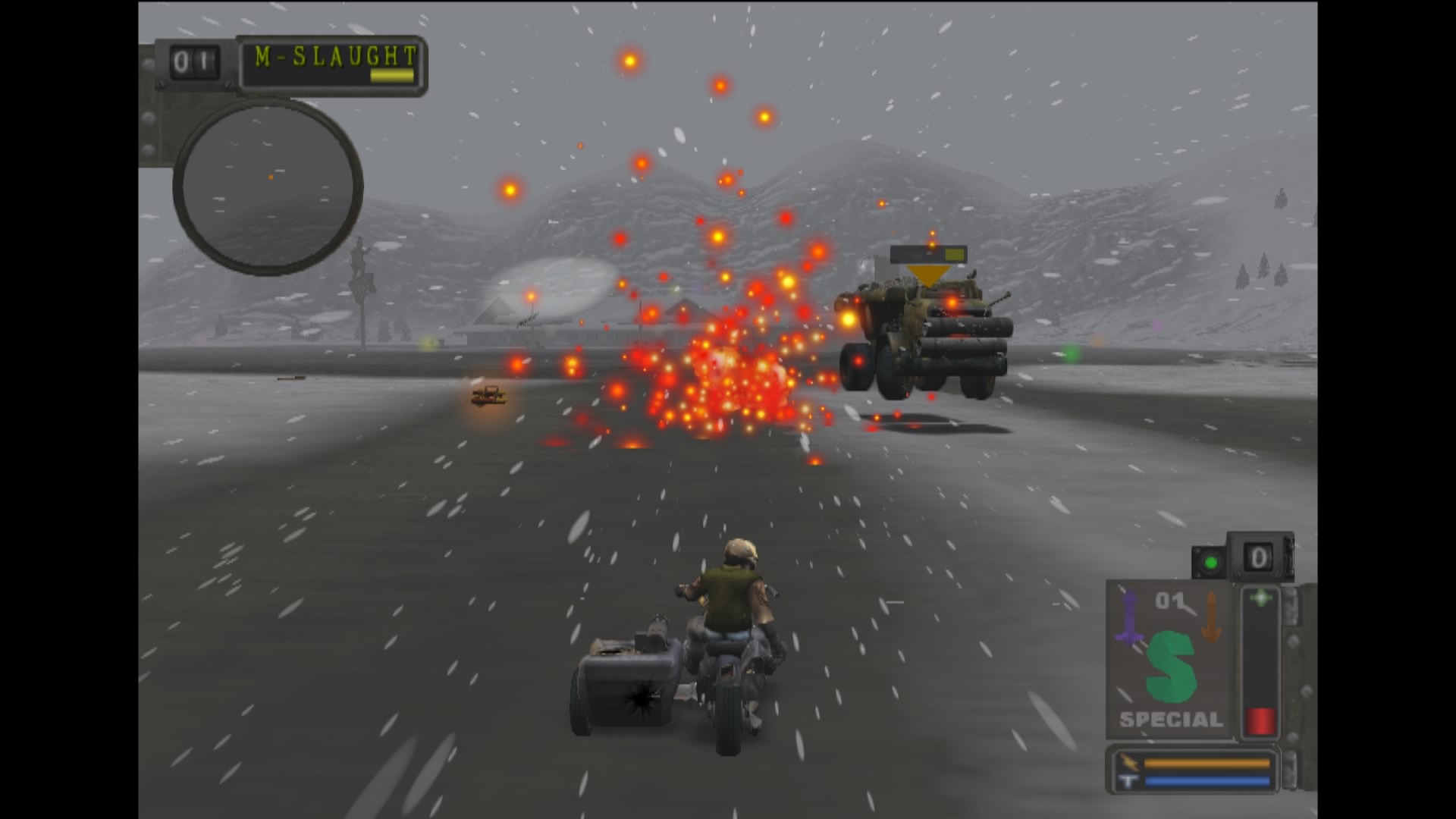Click the 0 counter beside the status light

point(1259,557)
